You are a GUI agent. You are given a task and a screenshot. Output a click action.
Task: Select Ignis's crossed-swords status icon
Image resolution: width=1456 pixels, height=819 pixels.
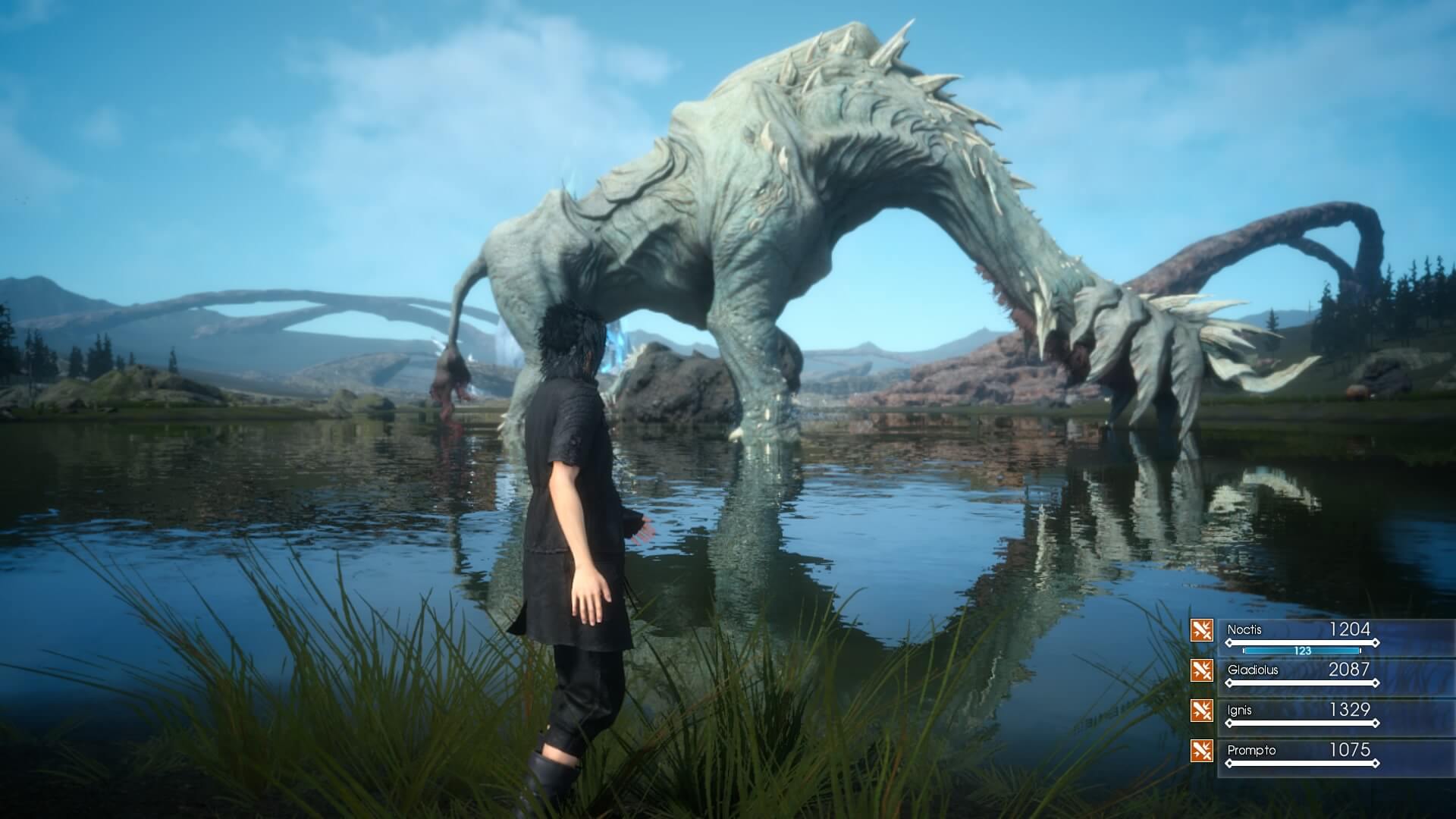pyautogui.click(x=1202, y=709)
